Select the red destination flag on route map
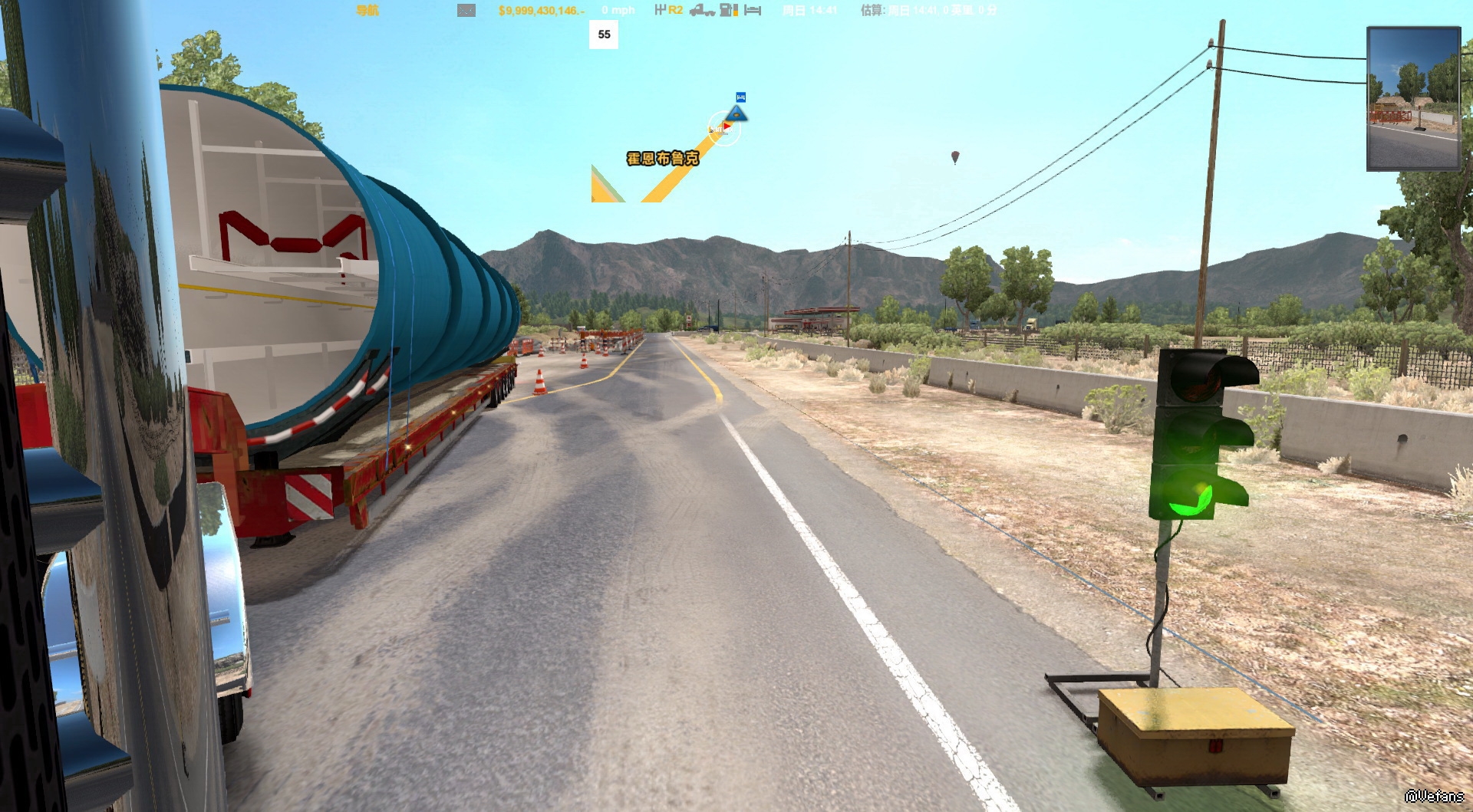The height and width of the screenshot is (812, 1473). [726, 126]
